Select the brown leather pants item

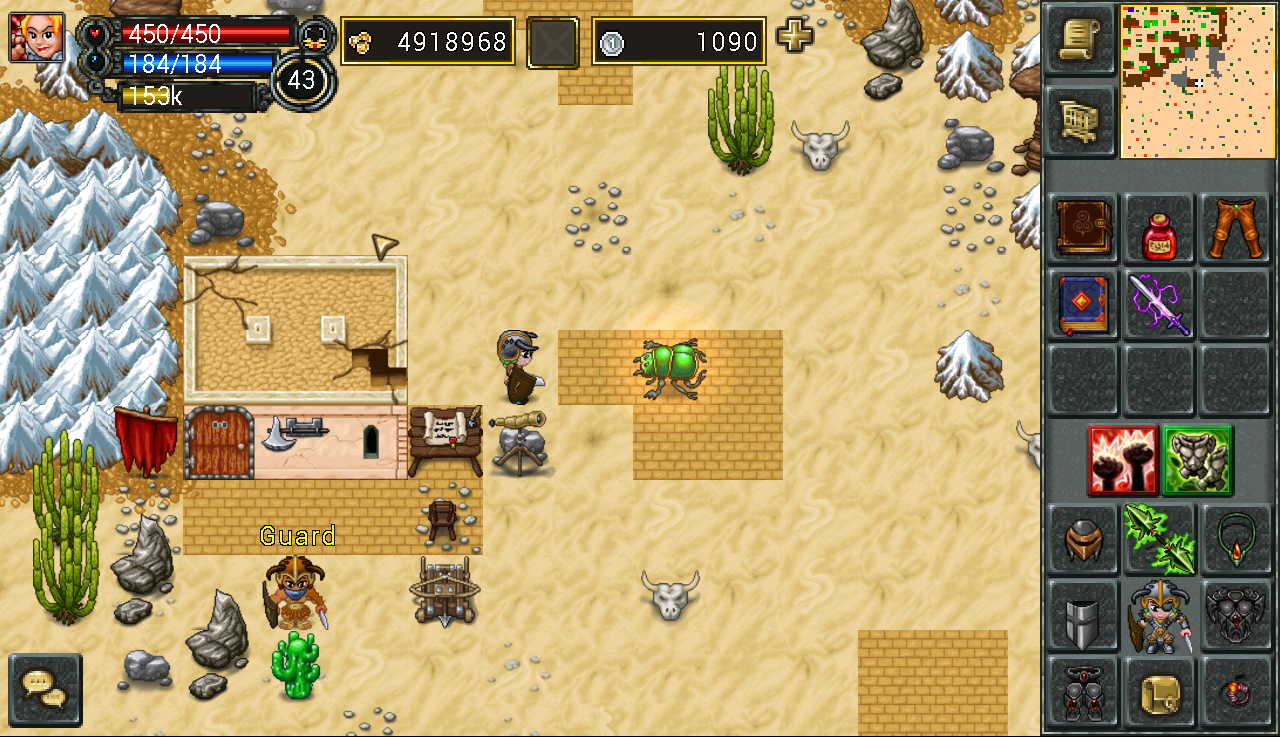1235,228
